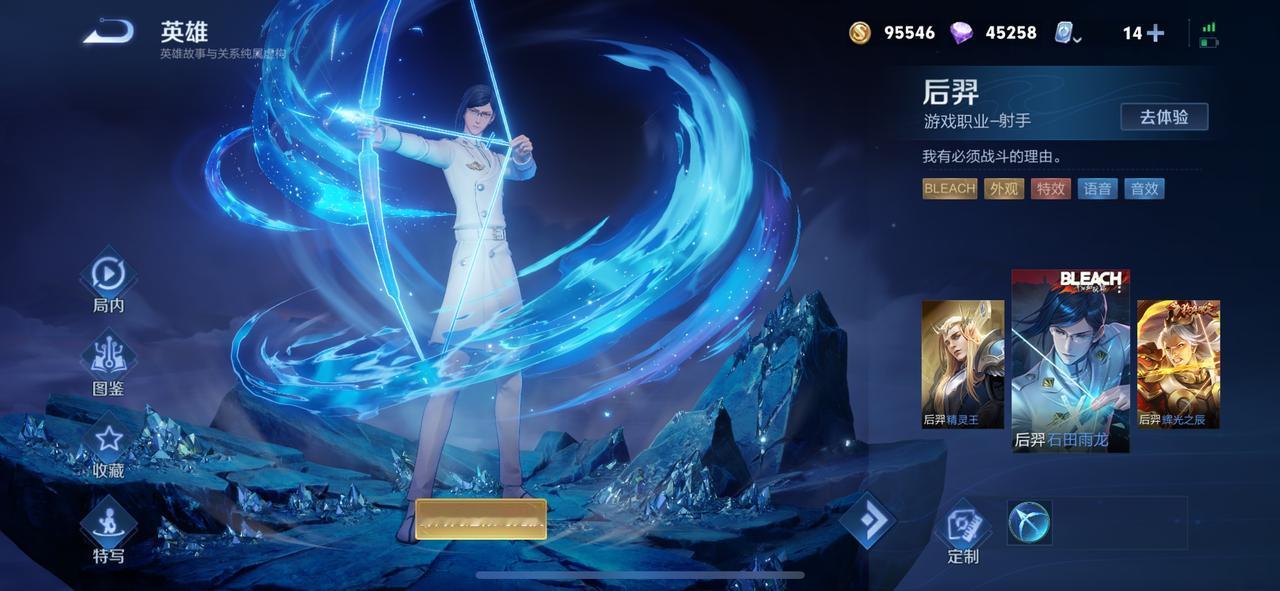Go back using the top-left arrow
This screenshot has width=1280, height=591.
108,33
